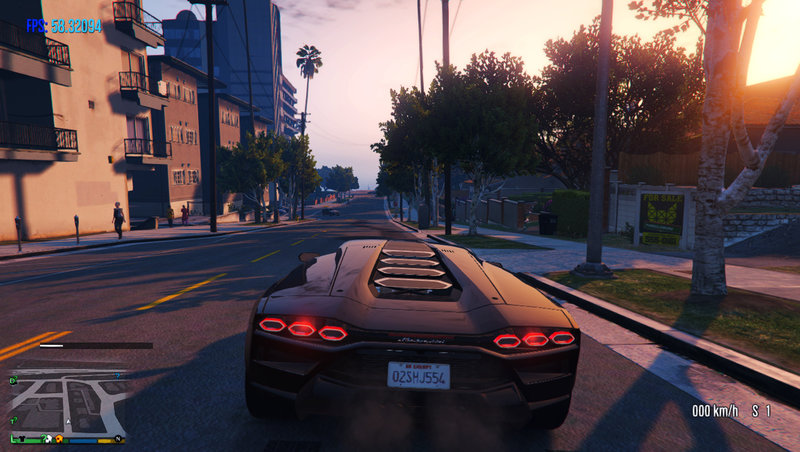
Task: Select the blue question mark blip on minimap
Action: click(117, 375)
